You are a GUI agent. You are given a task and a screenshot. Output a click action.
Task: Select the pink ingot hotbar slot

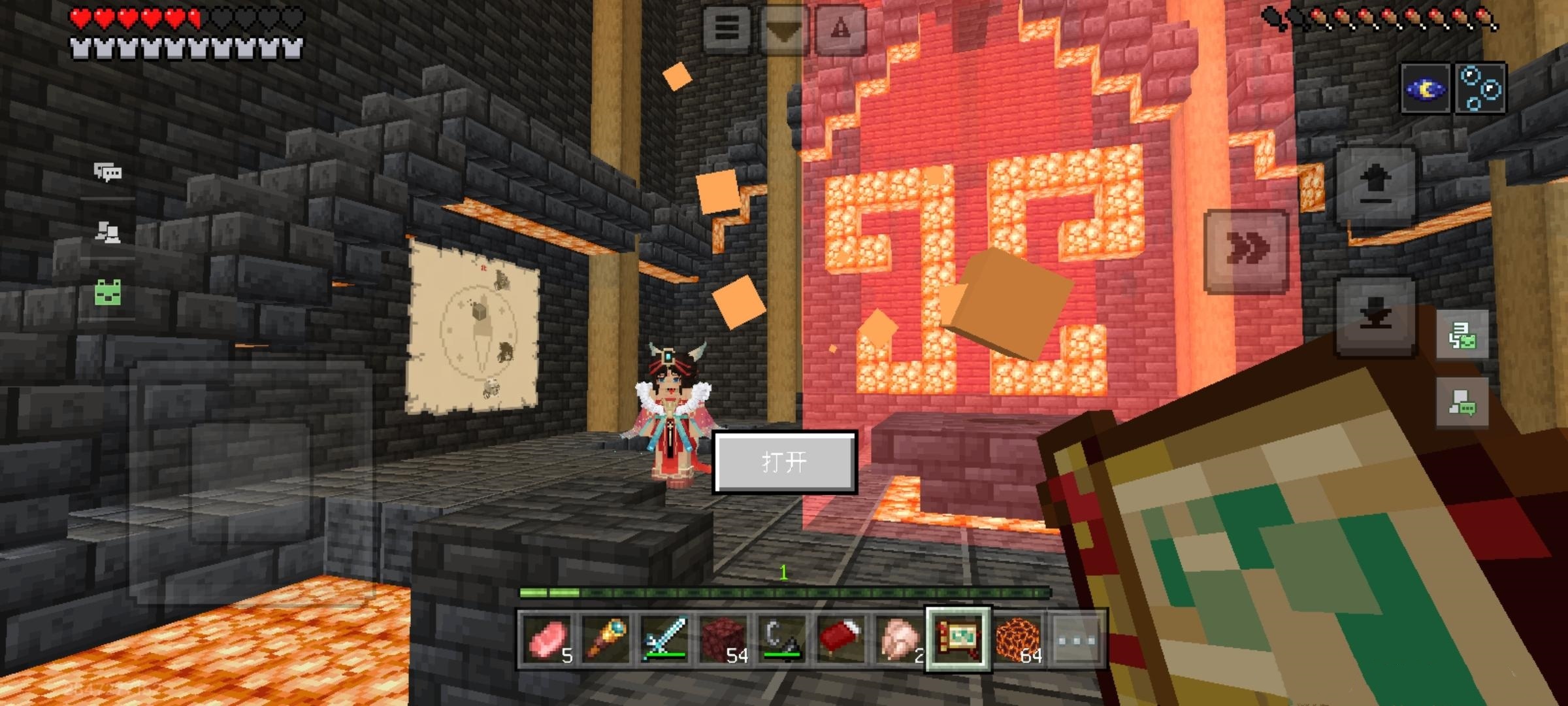pos(547,639)
